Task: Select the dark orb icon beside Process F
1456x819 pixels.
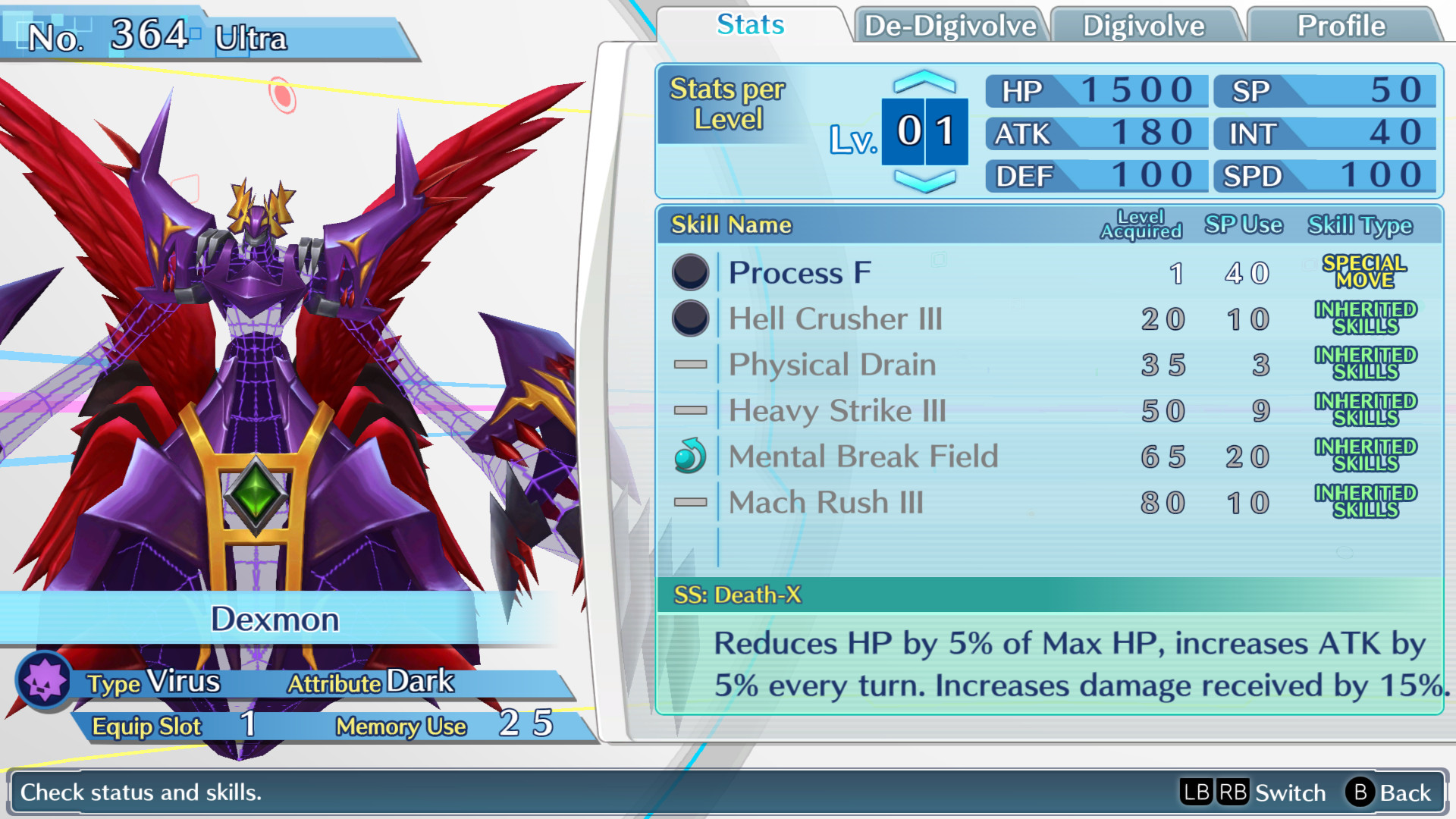Action: [689, 273]
